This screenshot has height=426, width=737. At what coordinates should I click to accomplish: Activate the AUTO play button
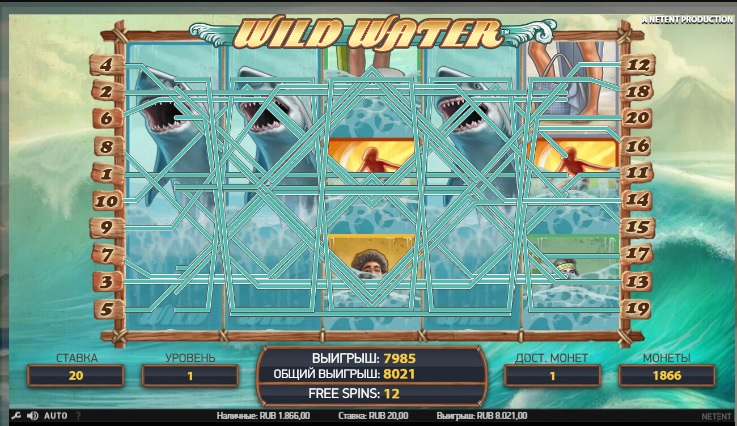point(56,415)
